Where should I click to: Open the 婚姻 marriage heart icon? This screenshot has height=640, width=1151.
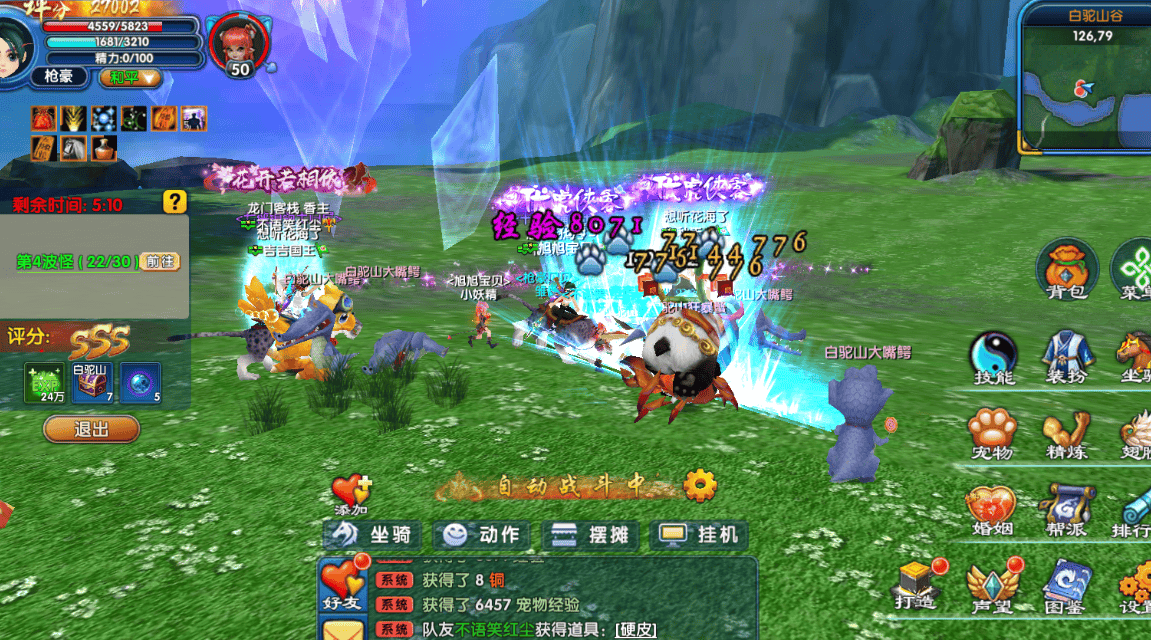[x=990, y=507]
